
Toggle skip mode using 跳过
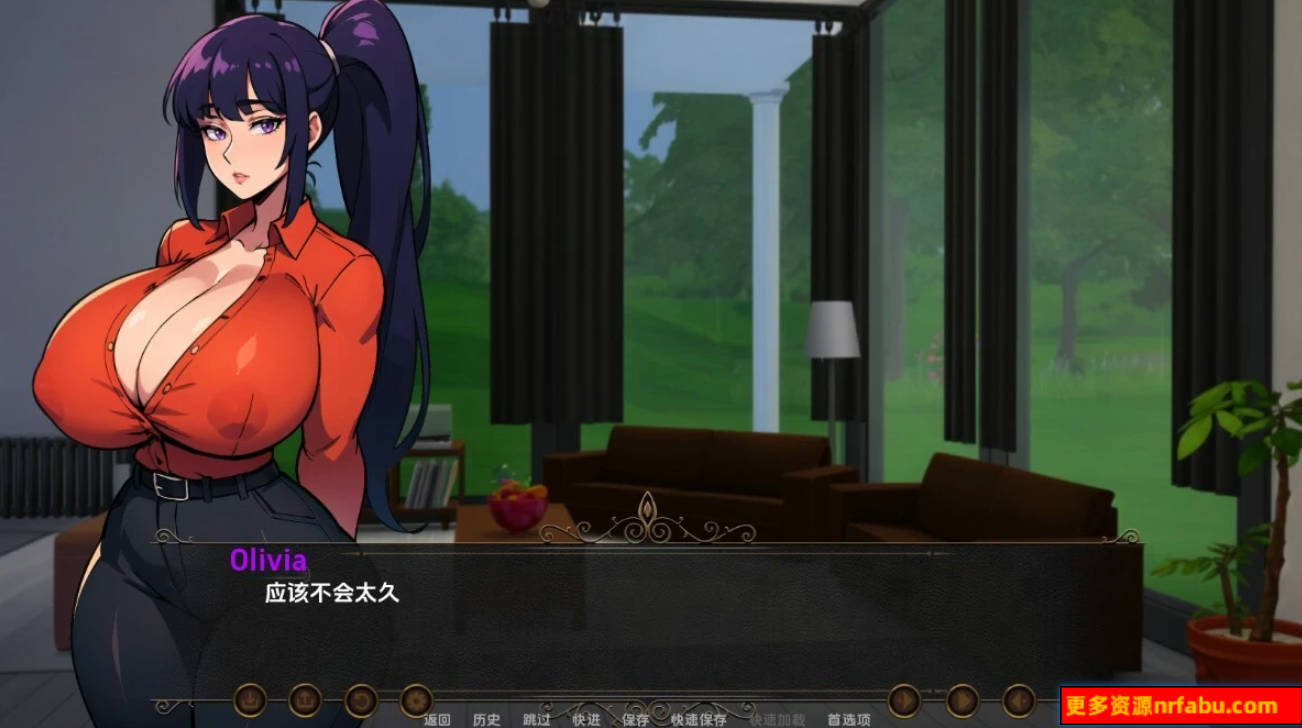coord(534,717)
